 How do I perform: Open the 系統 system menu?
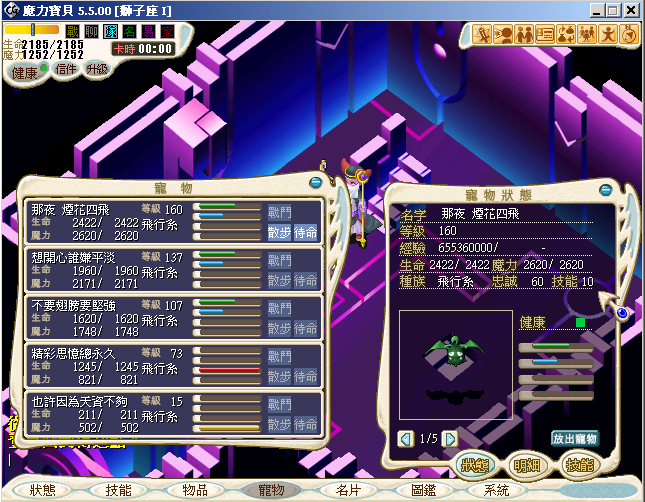(x=497, y=490)
